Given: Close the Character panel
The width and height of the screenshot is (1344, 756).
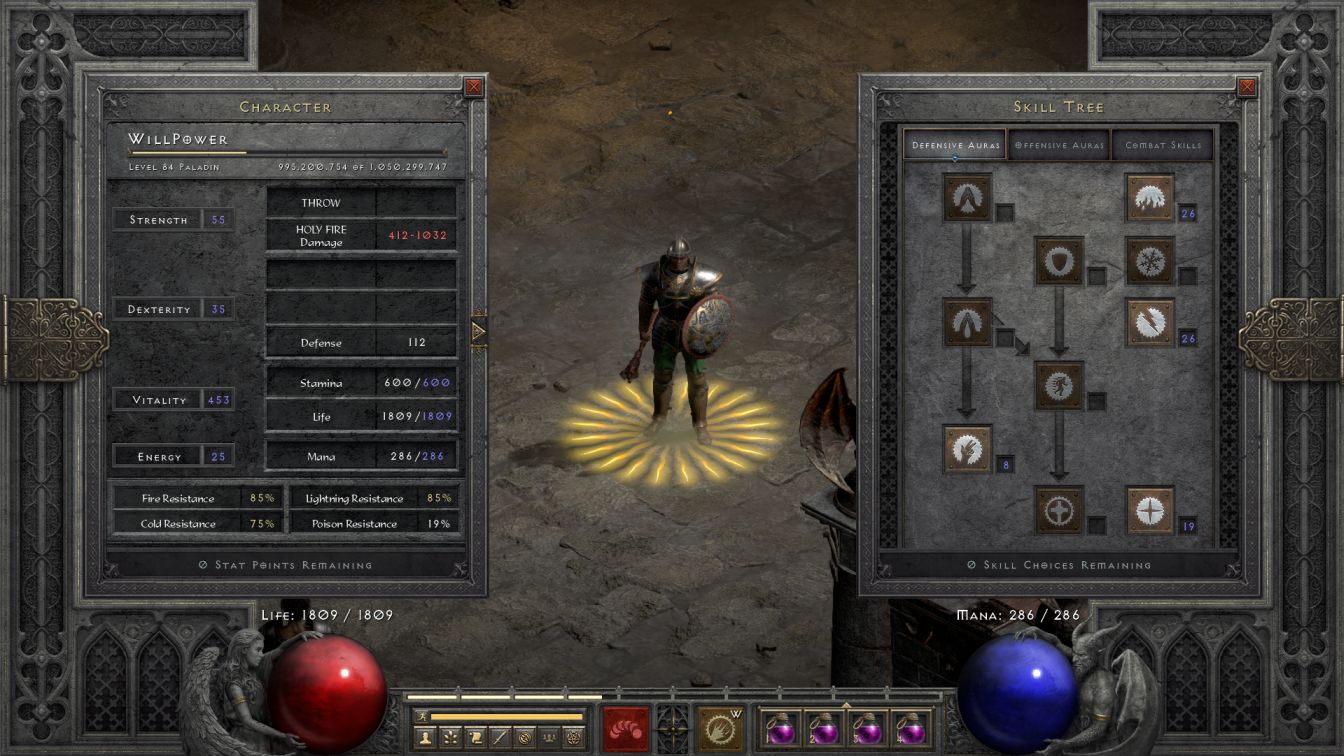Looking at the screenshot, I should point(474,87).
